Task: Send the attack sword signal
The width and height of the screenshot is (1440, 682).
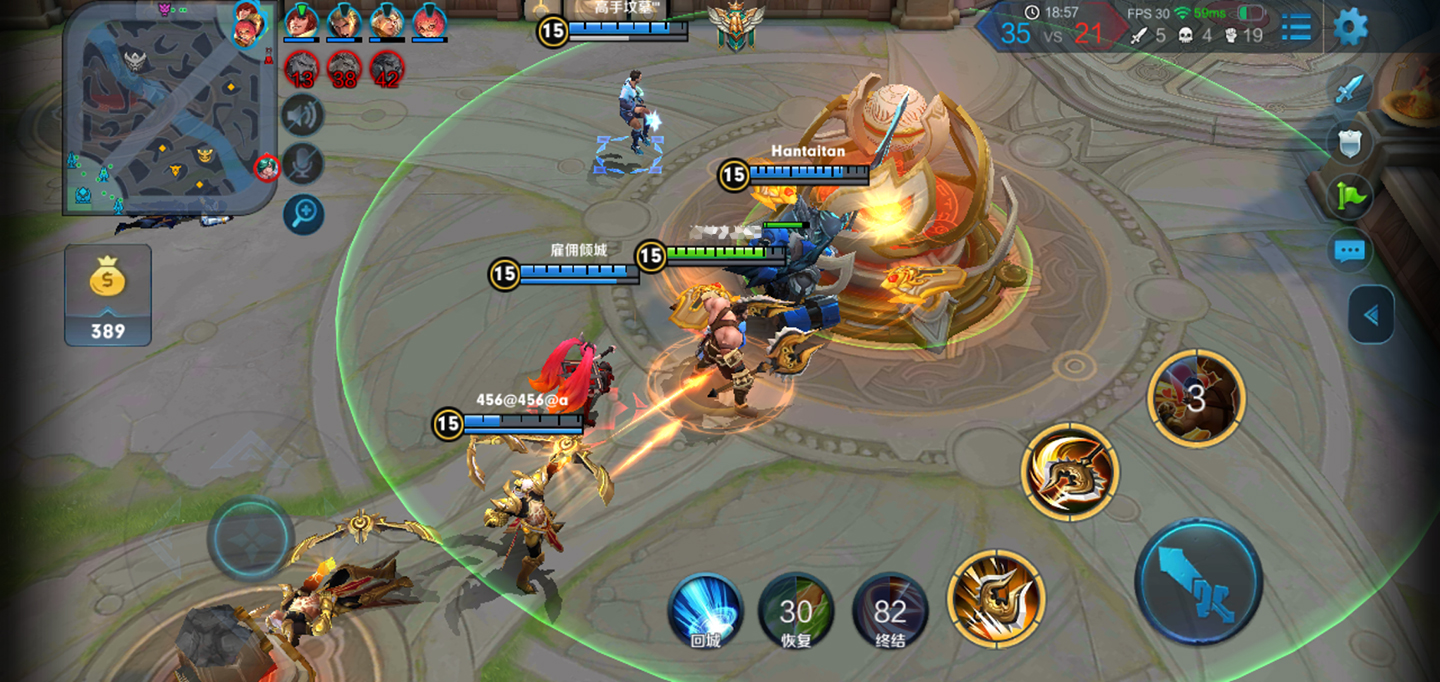Action: pos(1350,90)
